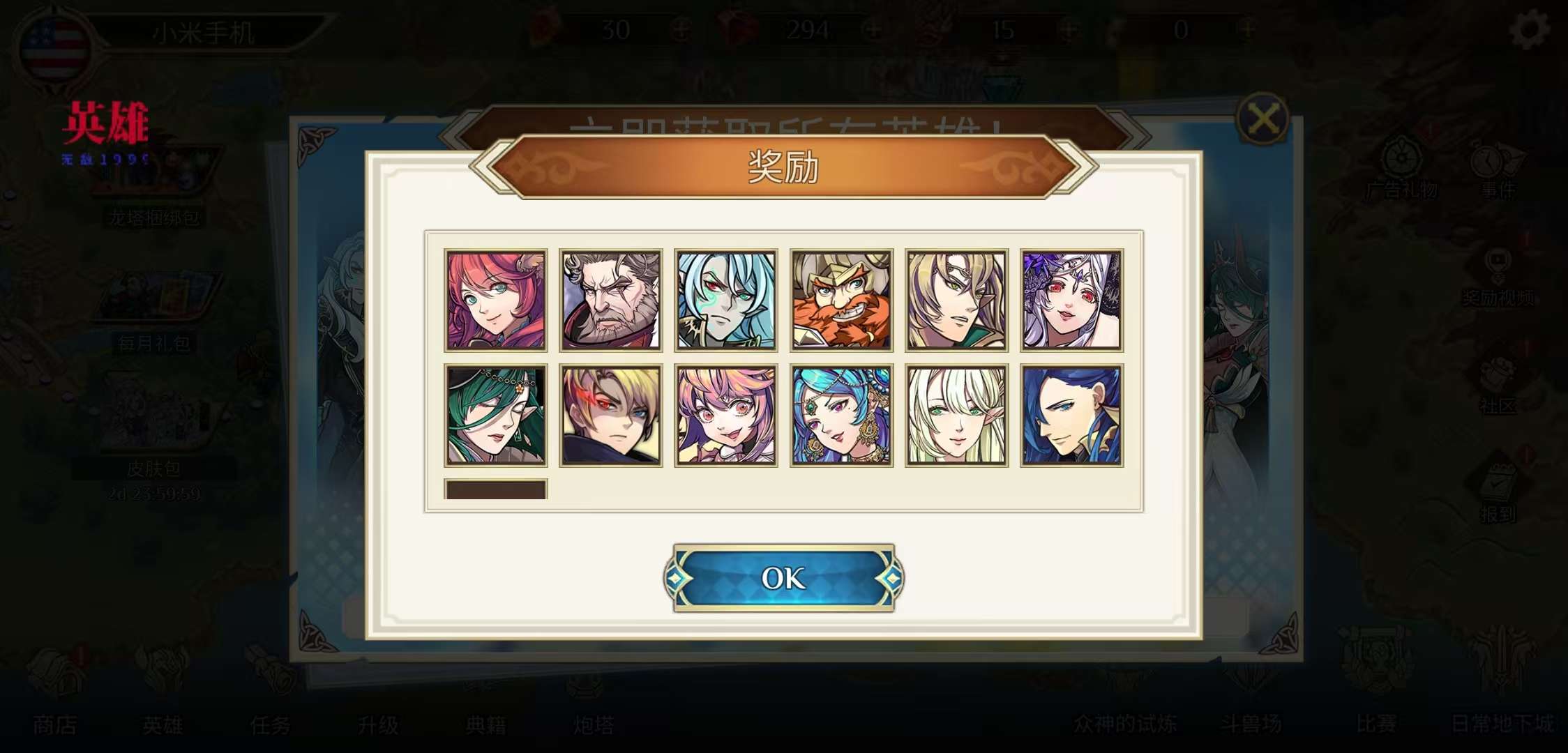Choose the pink-haired grinning girl portrait
This screenshot has width=1568, height=753.
[726, 416]
